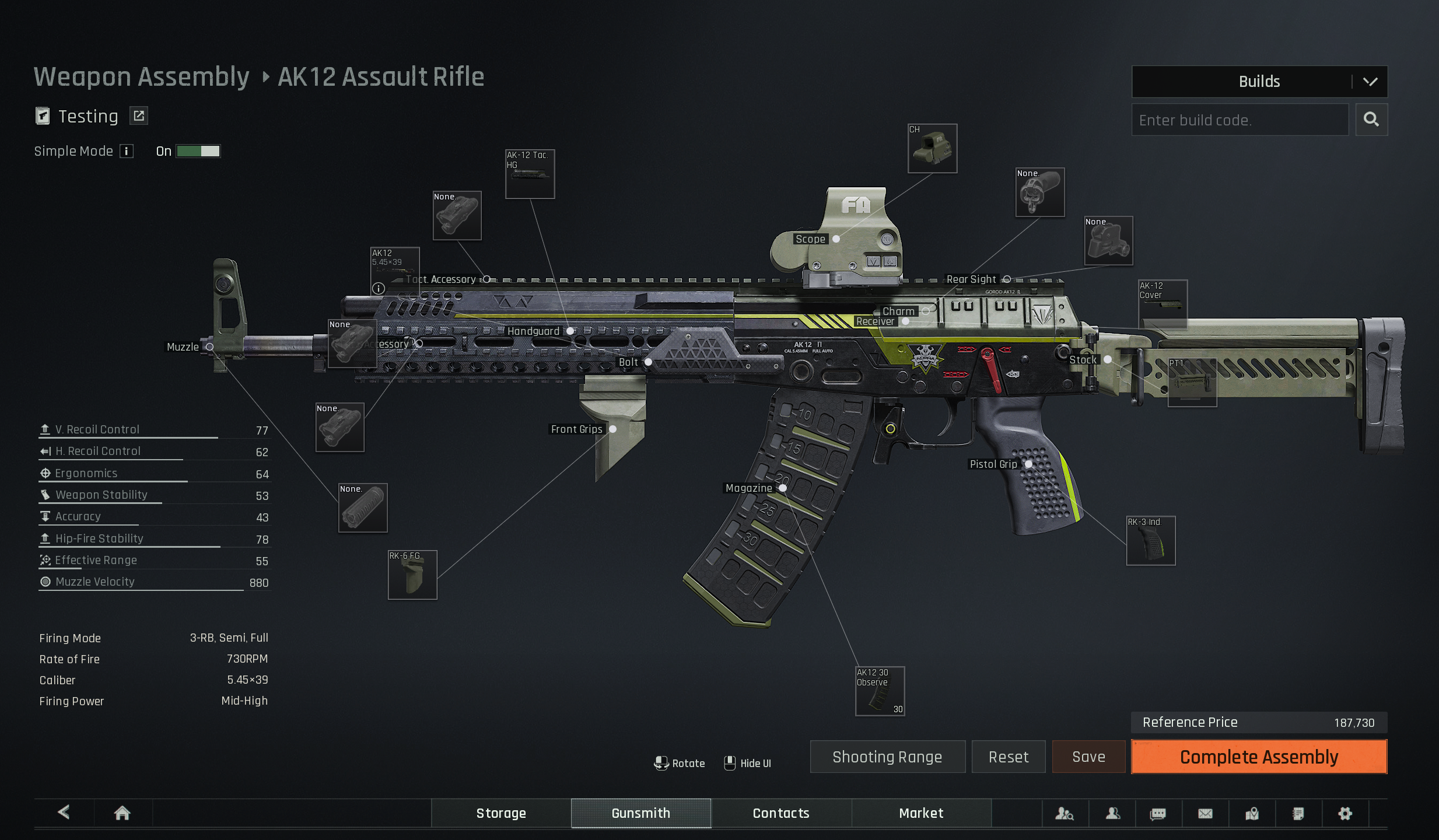1439x840 pixels.
Task: Open the mail envelope icon
Action: (x=1205, y=813)
